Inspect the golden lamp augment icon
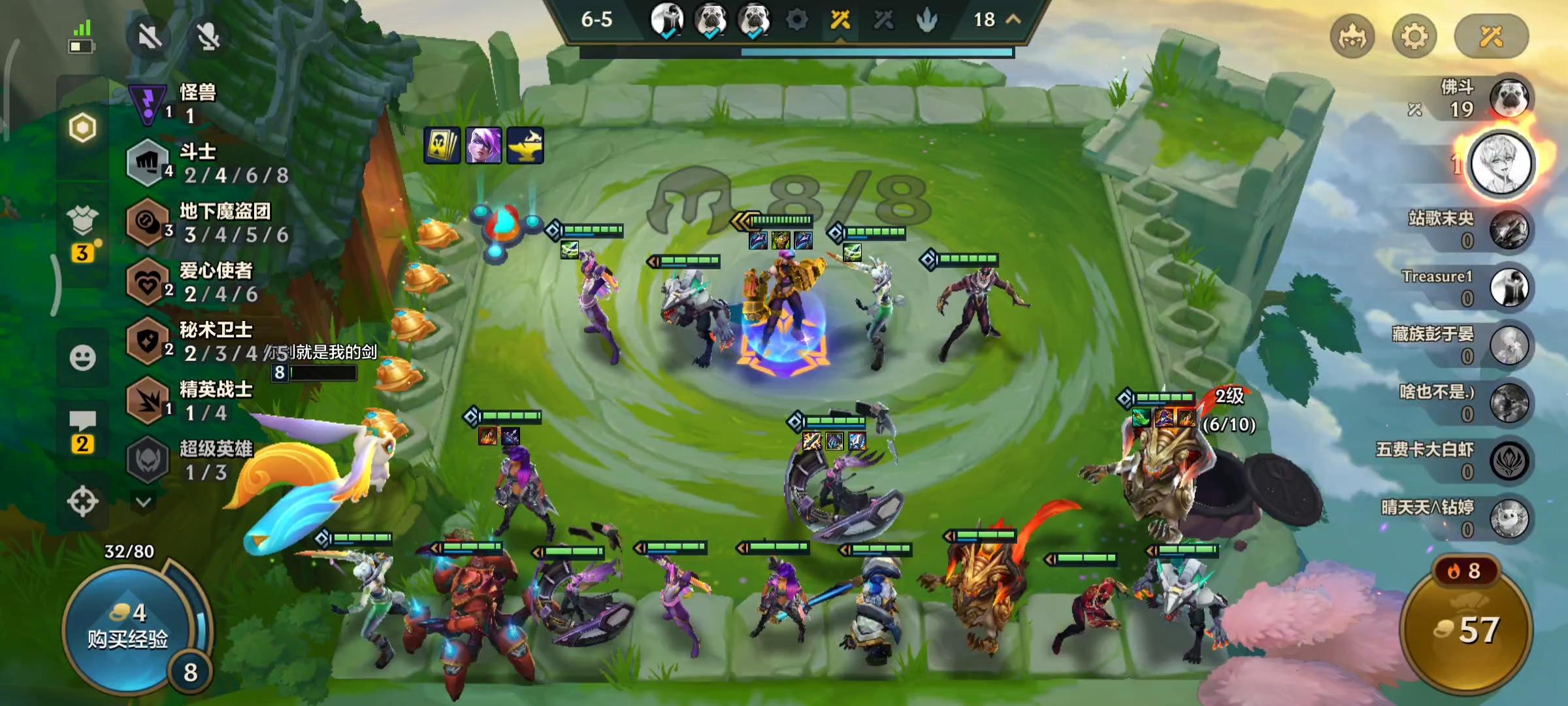Screen dimensions: 1568x706 tap(525, 144)
